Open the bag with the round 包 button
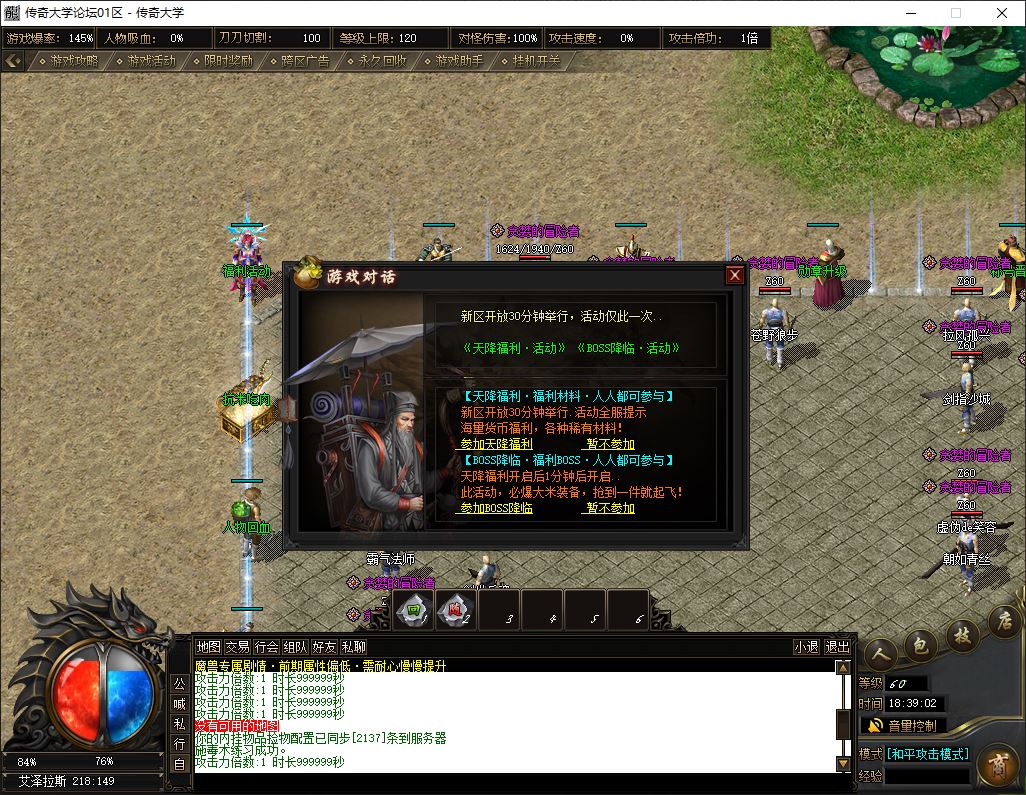The width and height of the screenshot is (1026, 795). tap(920, 645)
